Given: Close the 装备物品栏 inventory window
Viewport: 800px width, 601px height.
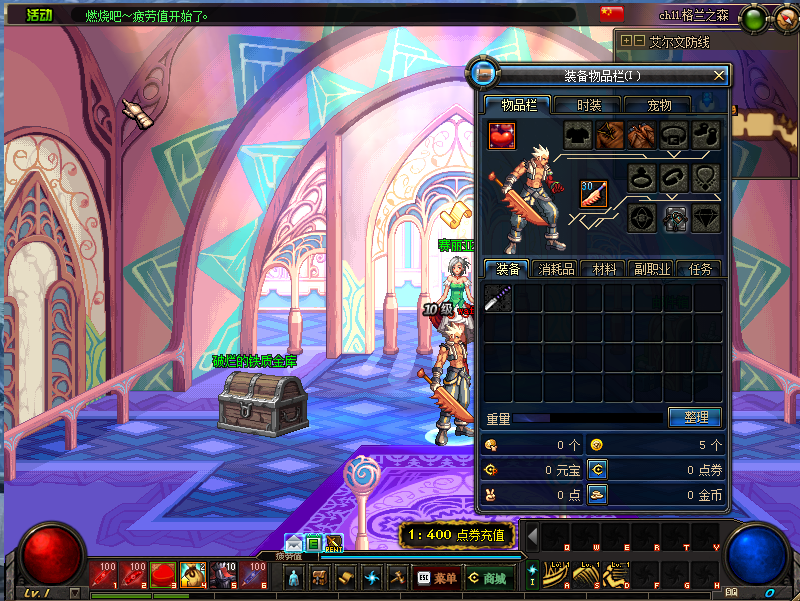Looking at the screenshot, I should (719, 75).
